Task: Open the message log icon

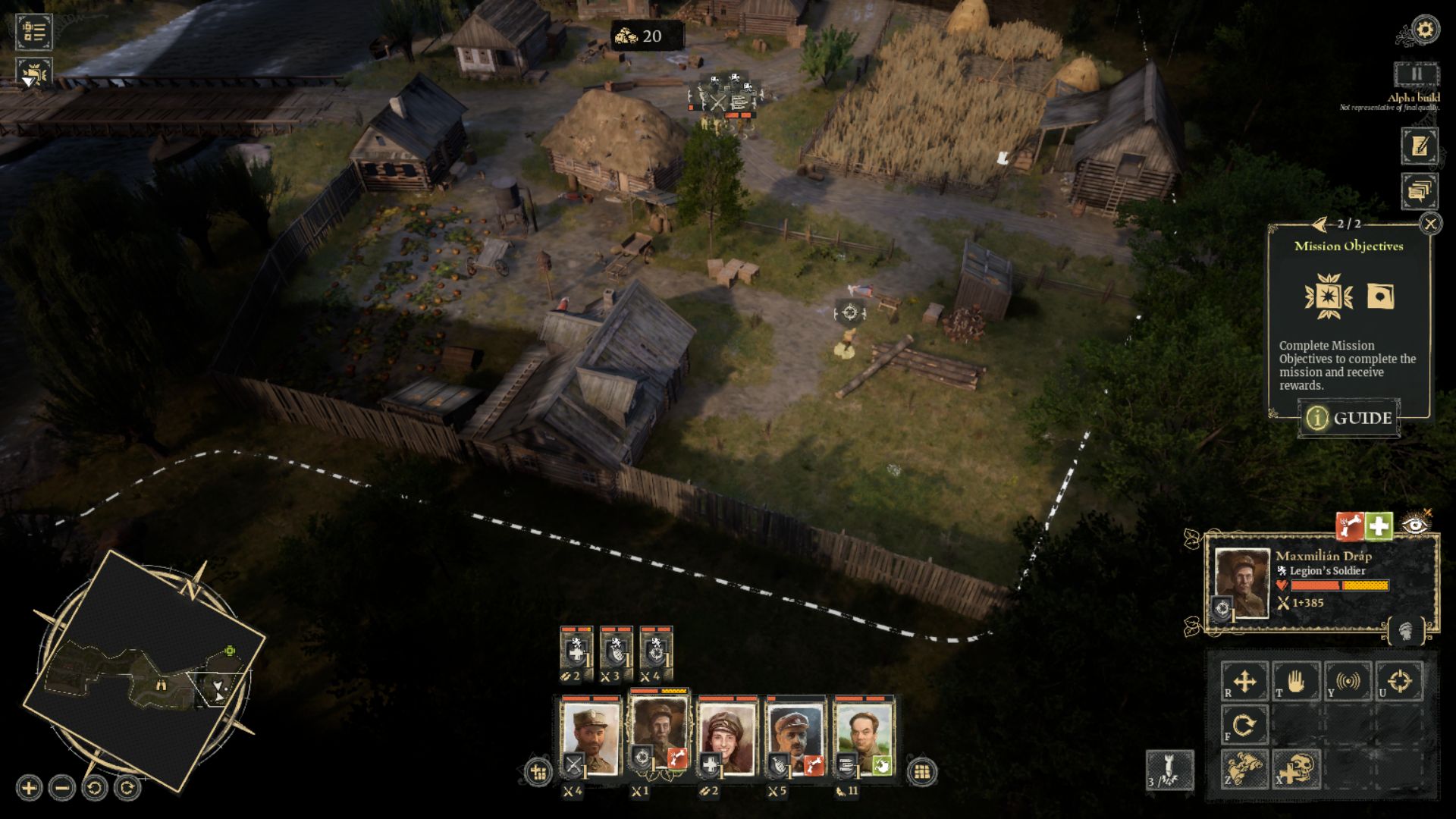Action: 1419,191
